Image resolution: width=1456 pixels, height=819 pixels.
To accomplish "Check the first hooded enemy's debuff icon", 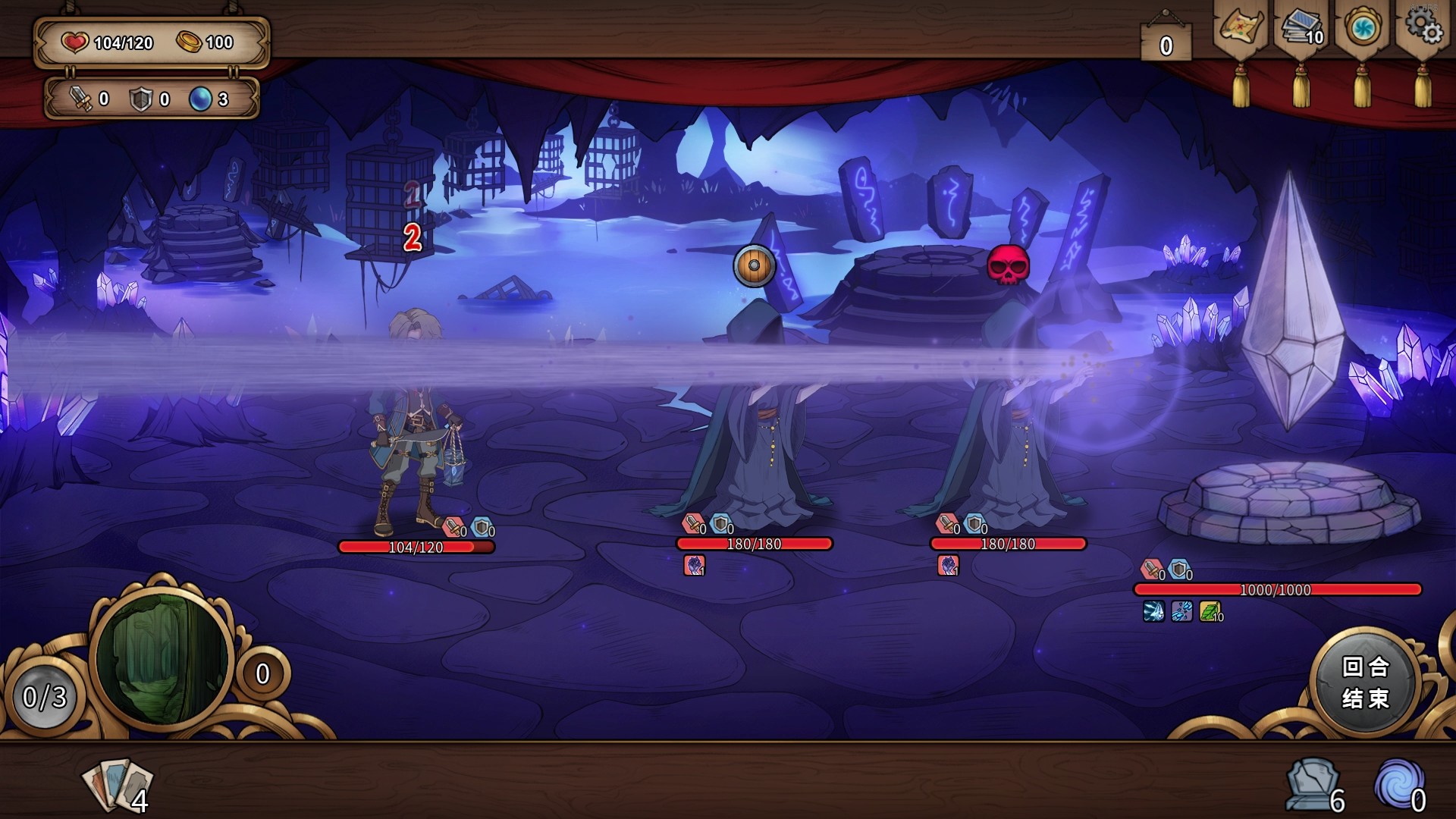I will pyautogui.click(x=694, y=565).
